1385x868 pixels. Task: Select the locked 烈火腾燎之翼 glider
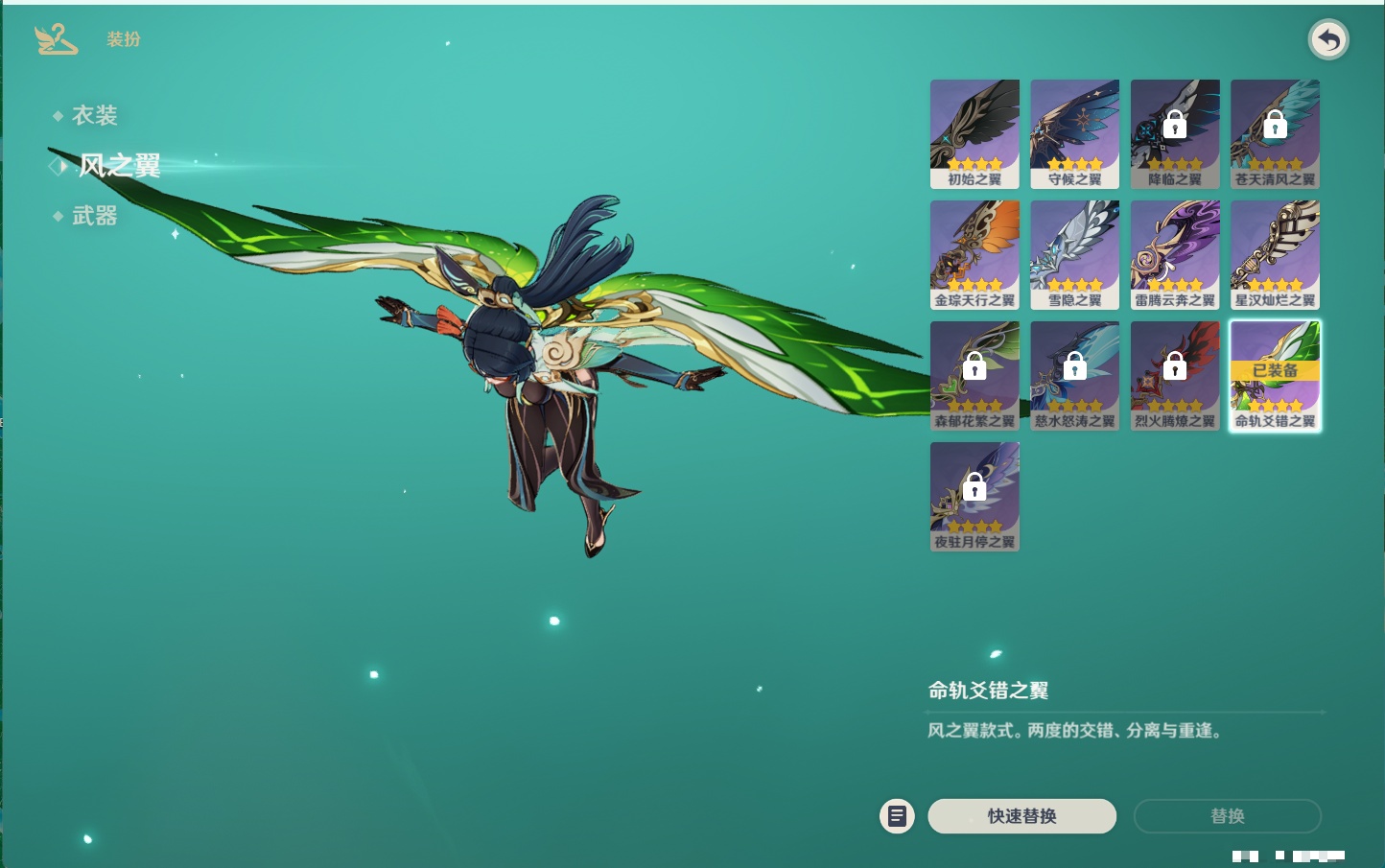point(1175,375)
